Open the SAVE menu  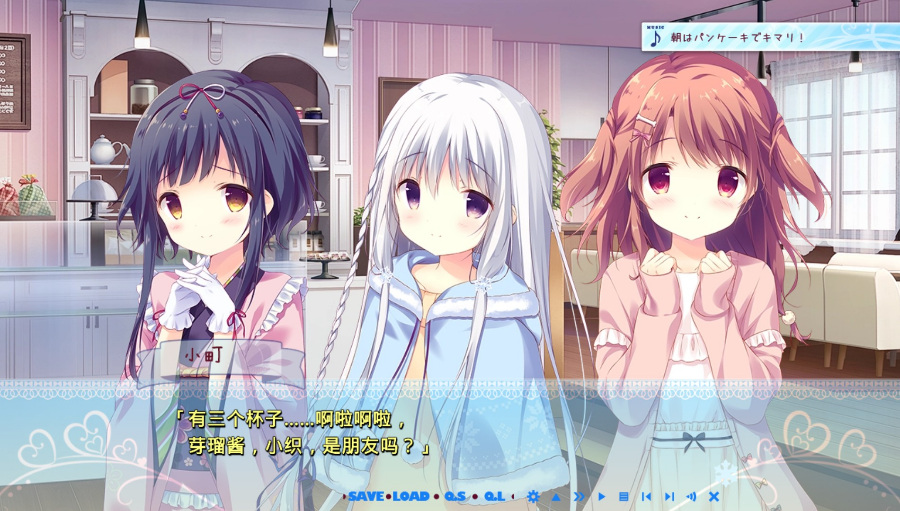[x=366, y=496]
